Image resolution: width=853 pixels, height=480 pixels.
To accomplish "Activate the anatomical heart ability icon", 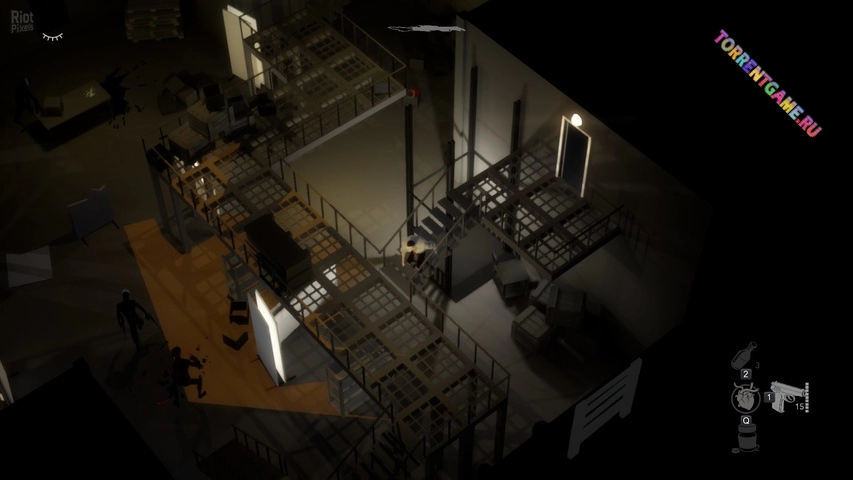I will point(745,397).
